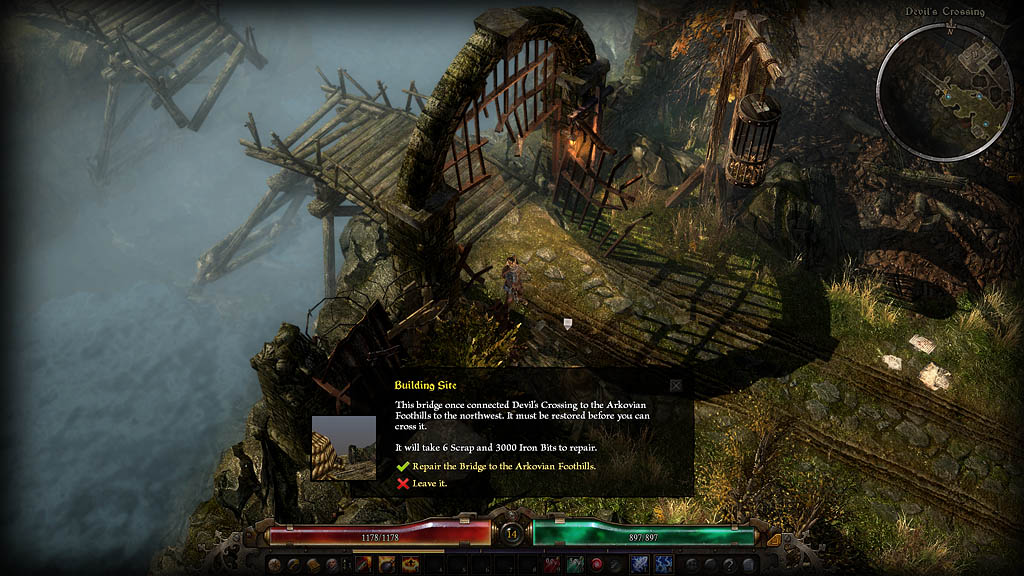Activate the fiery crown skill icon
The width and height of the screenshot is (1024, 576).
click(x=410, y=565)
